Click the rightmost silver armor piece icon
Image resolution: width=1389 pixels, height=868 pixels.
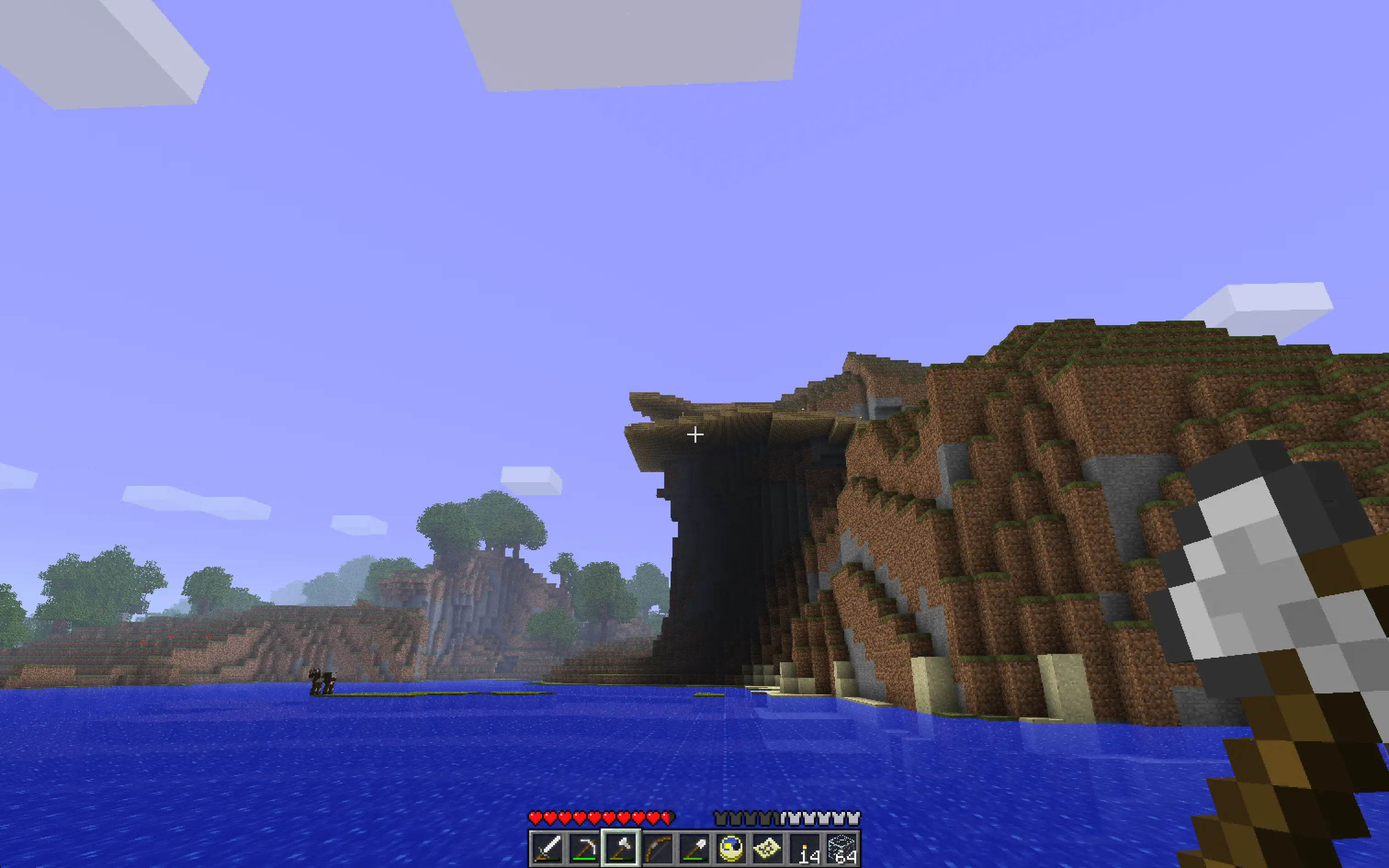853,817
